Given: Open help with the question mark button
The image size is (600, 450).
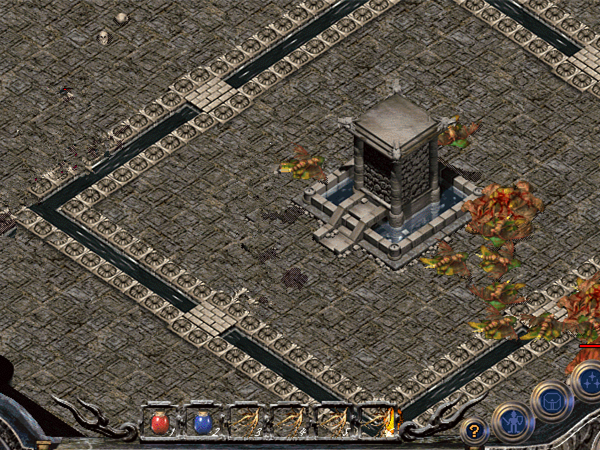Looking at the screenshot, I should (x=474, y=431).
